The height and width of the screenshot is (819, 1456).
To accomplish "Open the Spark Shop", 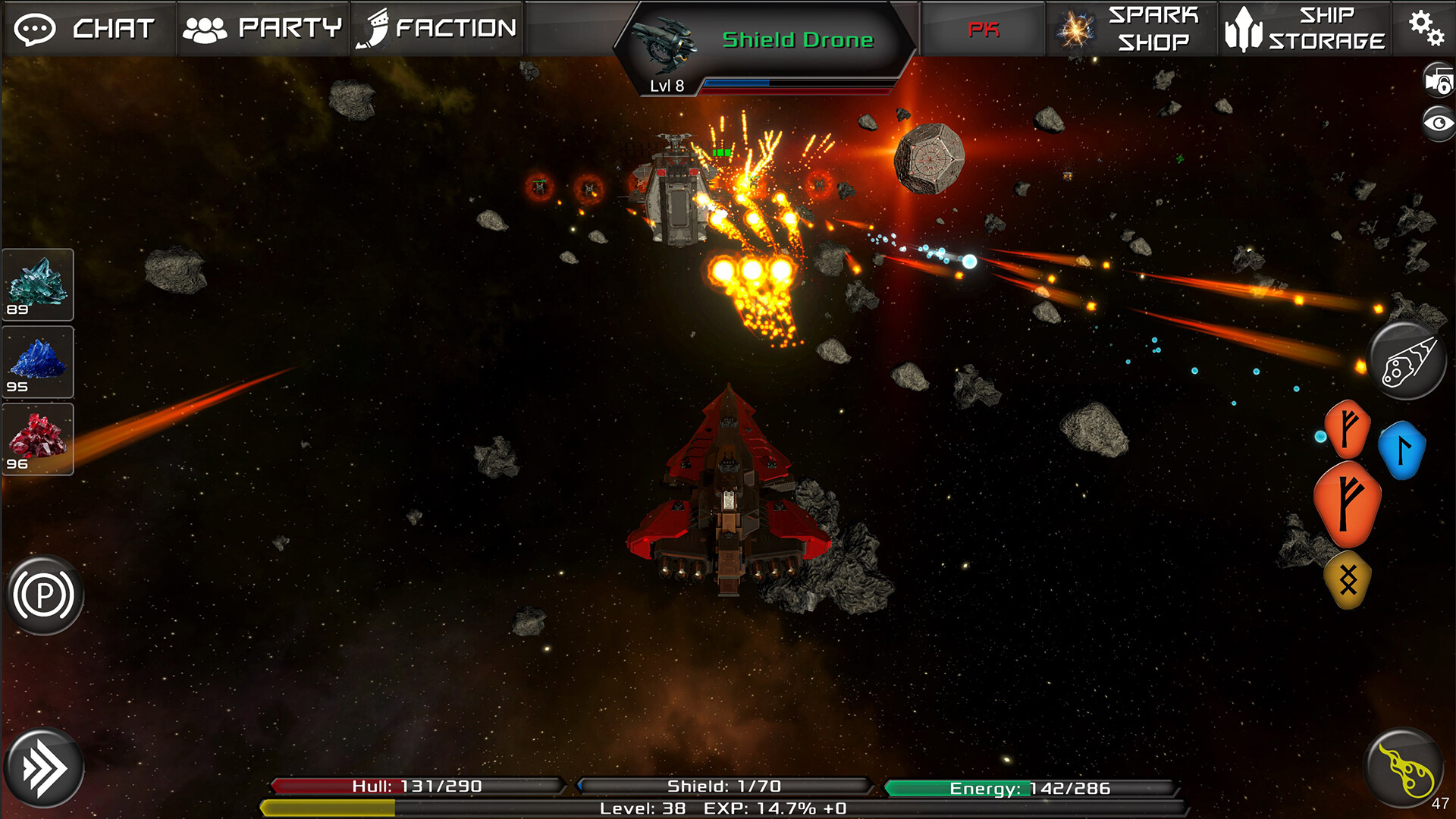I will click(x=1131, y=29).
